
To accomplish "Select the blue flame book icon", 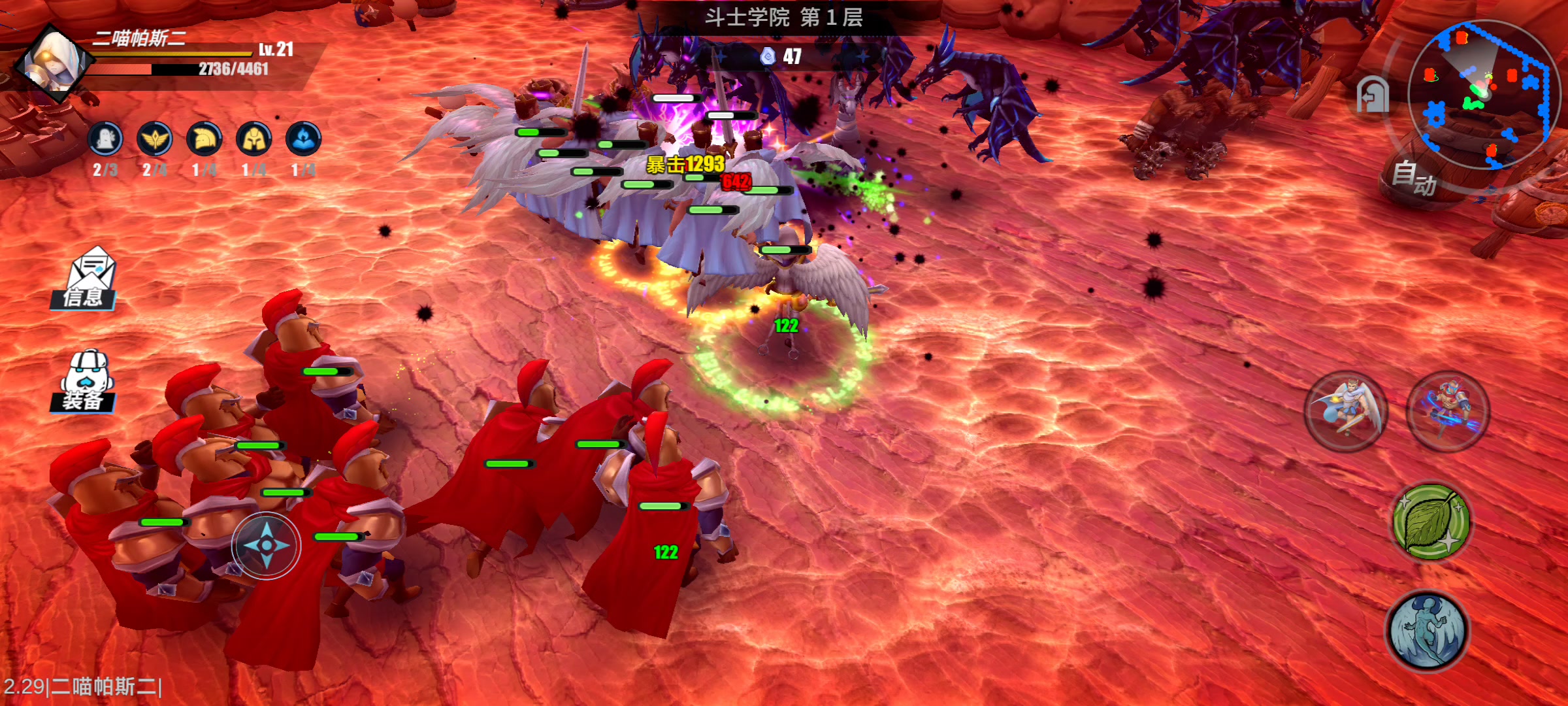I will coord(303,139).
